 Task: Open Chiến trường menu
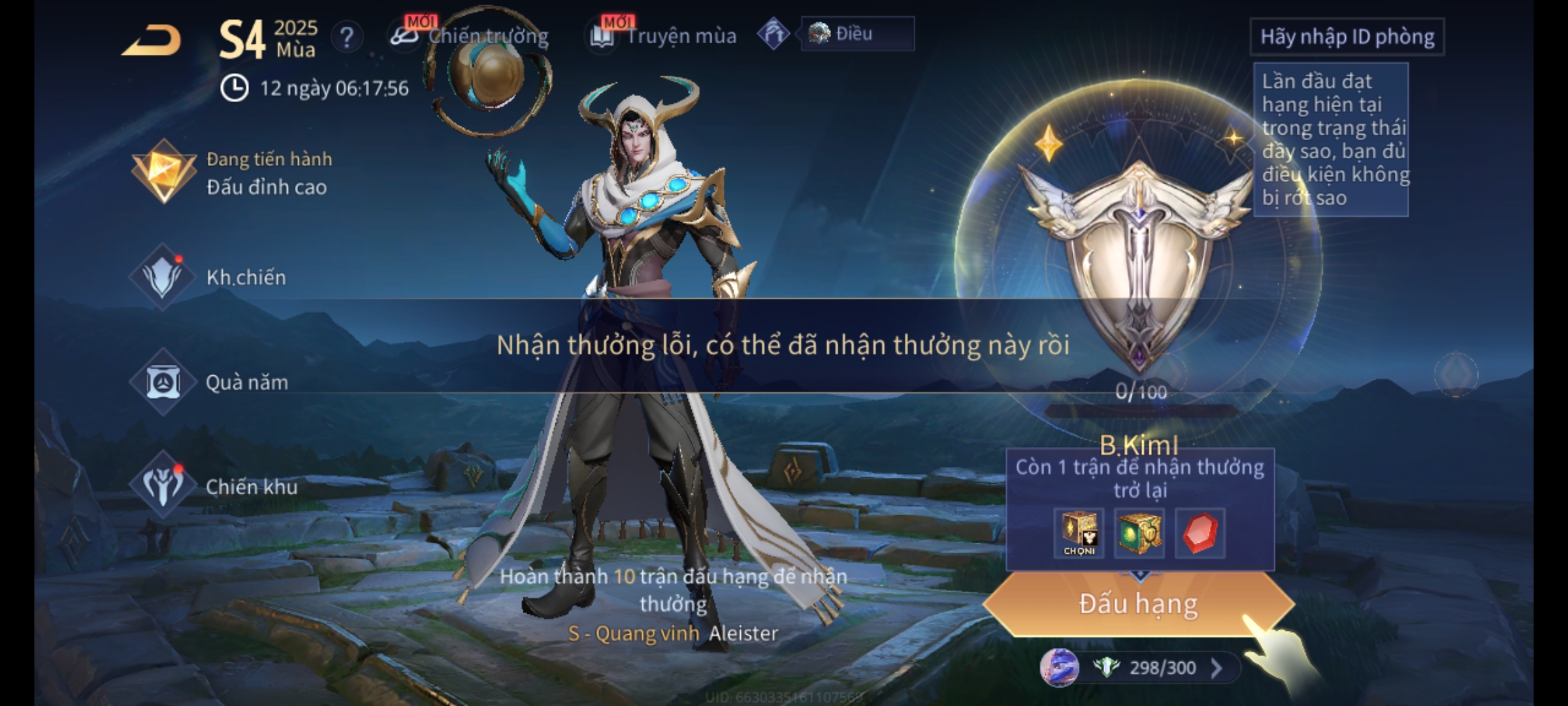[470, 36]
